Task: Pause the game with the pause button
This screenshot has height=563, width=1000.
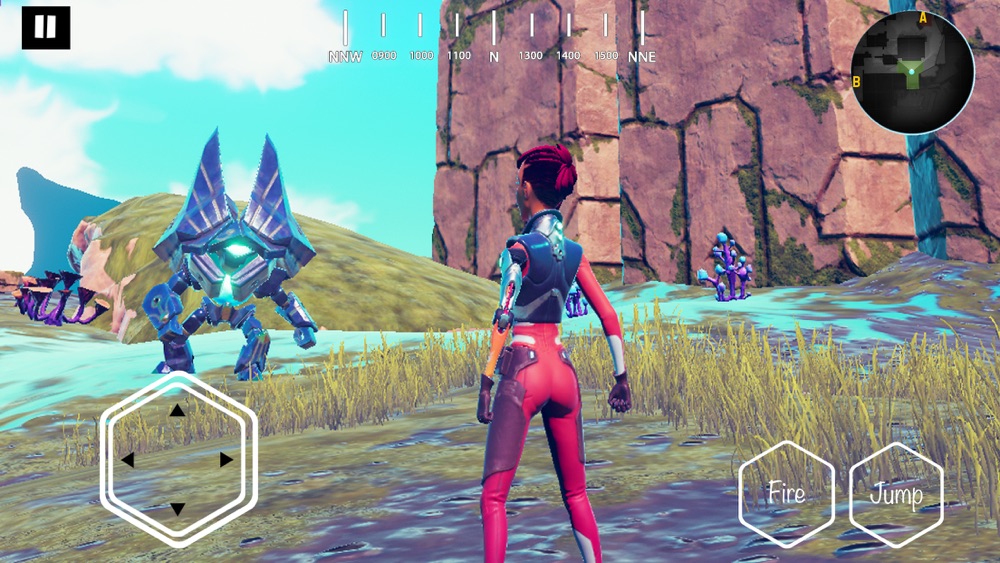Action: click(x=46, y=28)
